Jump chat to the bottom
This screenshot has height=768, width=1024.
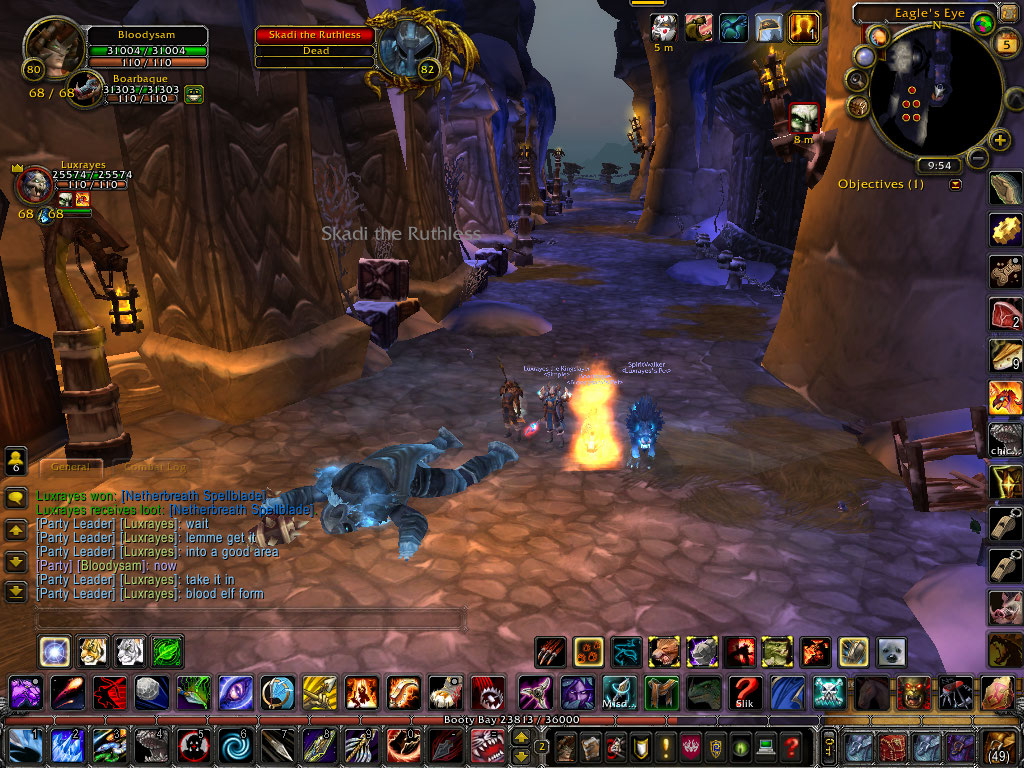click(x=16, y=591)
